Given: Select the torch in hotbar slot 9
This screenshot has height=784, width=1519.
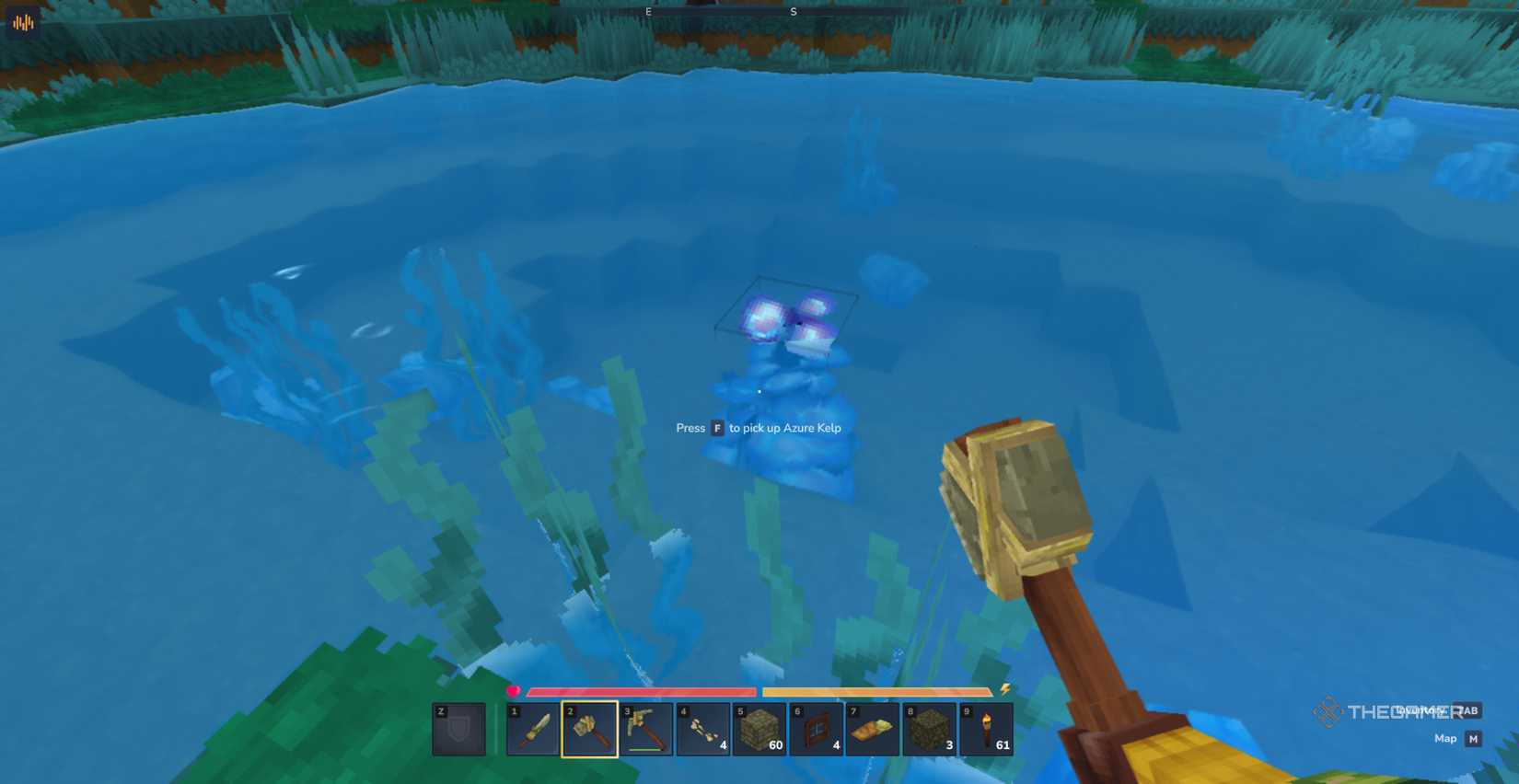Looking at the screenshot, I should coord(987,729).
